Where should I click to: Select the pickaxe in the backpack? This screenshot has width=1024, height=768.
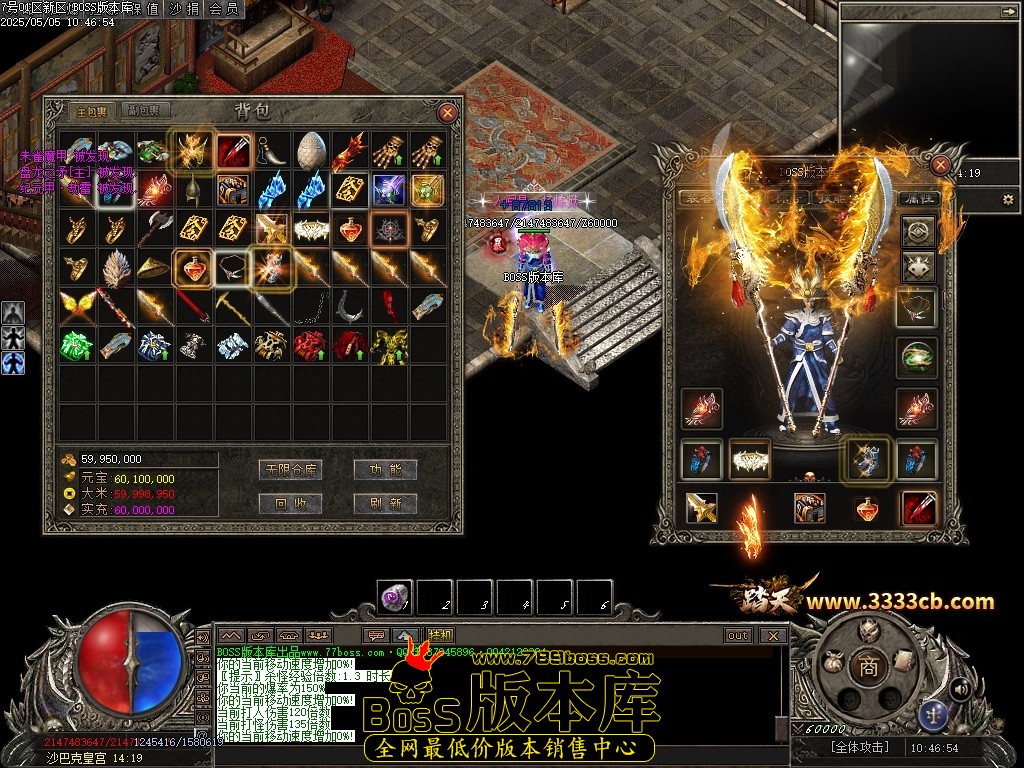click(232, 306)
